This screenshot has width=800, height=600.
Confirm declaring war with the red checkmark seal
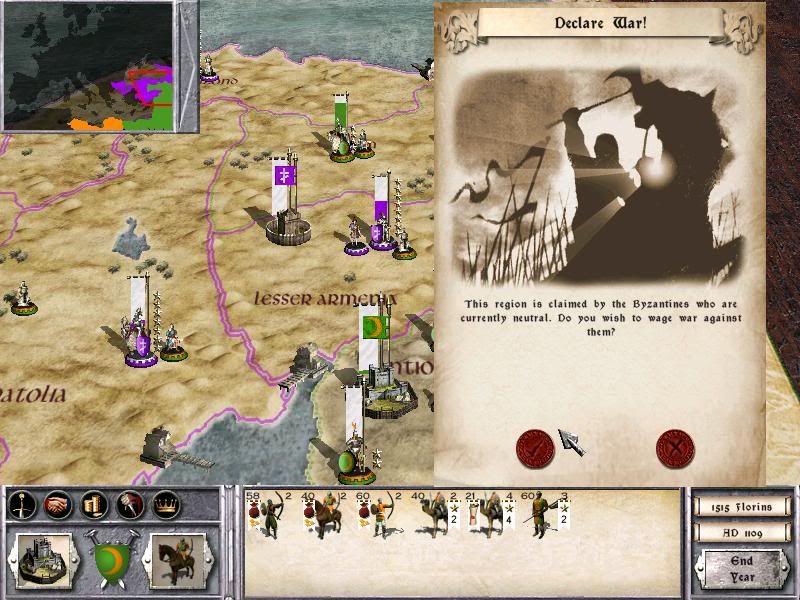click(535, 448)
